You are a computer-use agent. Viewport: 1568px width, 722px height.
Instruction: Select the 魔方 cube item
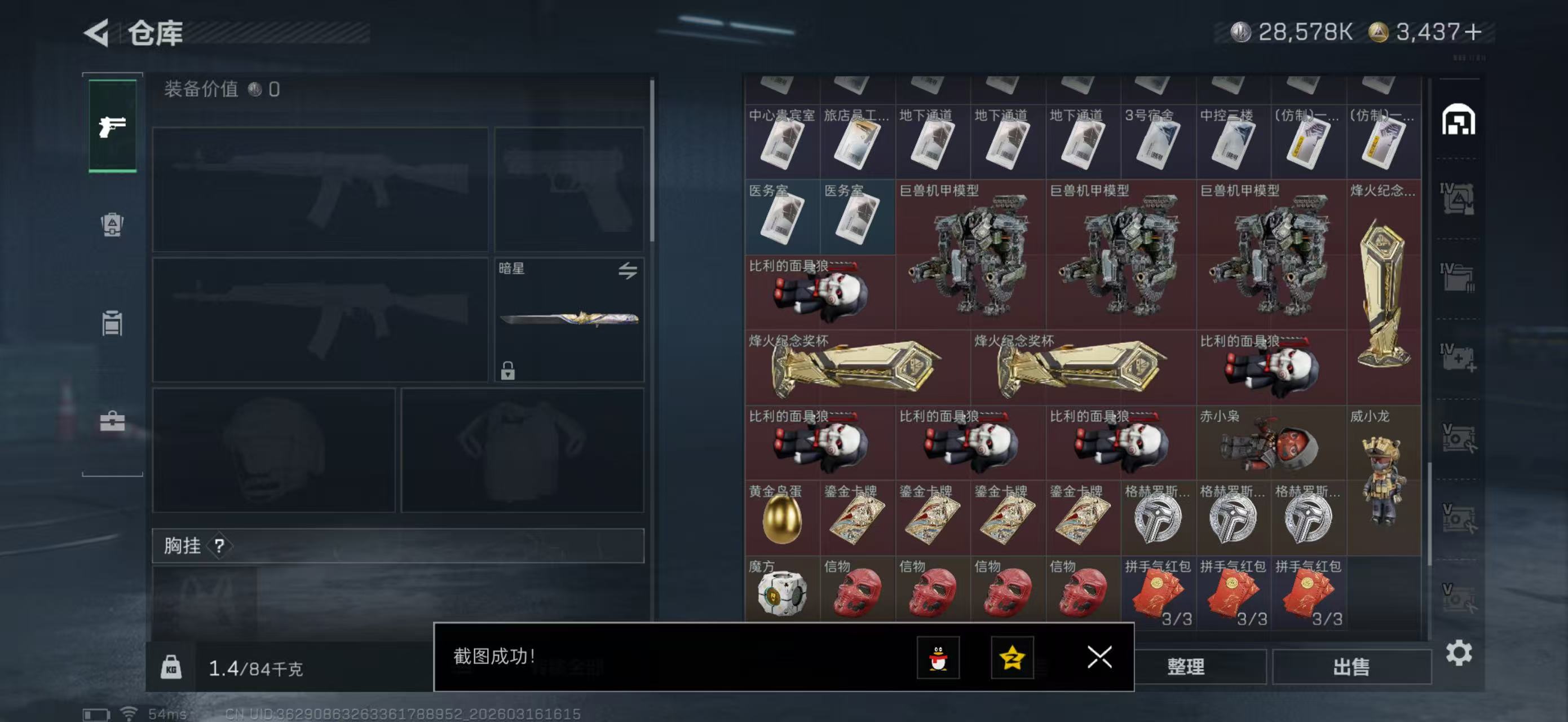[x=782, y=592]
